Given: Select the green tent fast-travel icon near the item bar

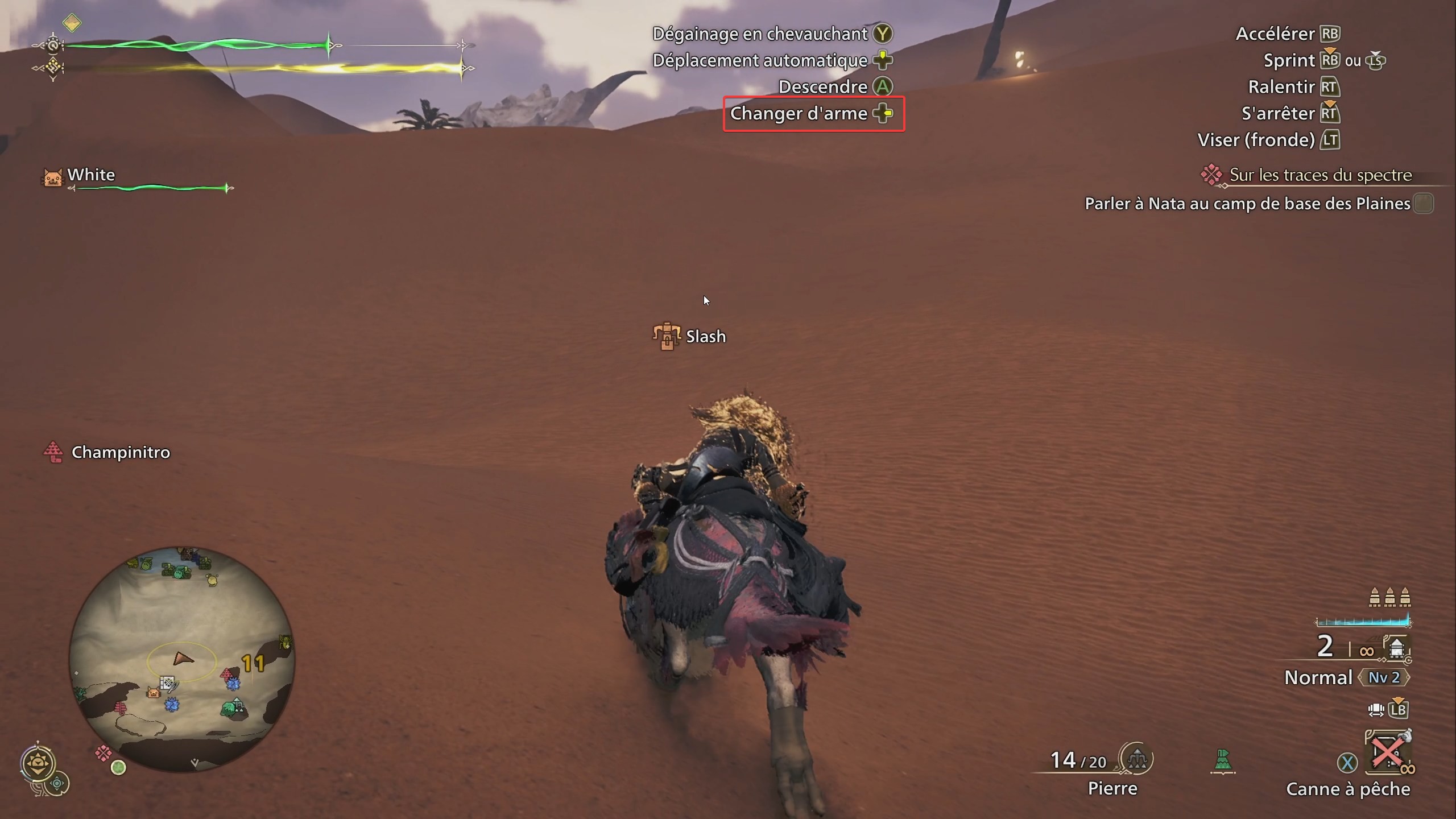Looking at the screenshot, I should (x=1224, y=760).
